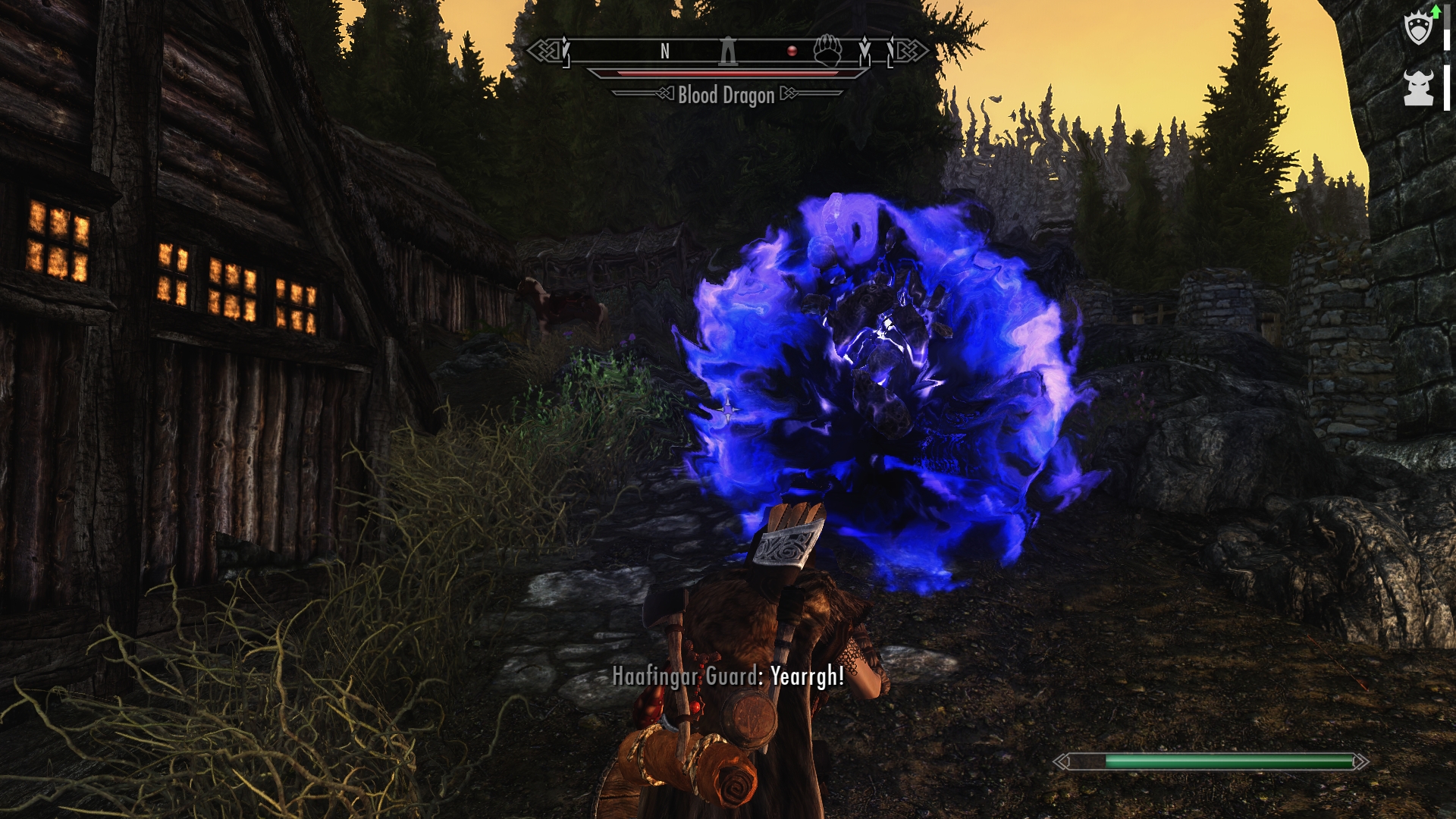1456x819 pixels.
Task: Select the horned helmet active effect icon
Action: tap(1418, 88)
